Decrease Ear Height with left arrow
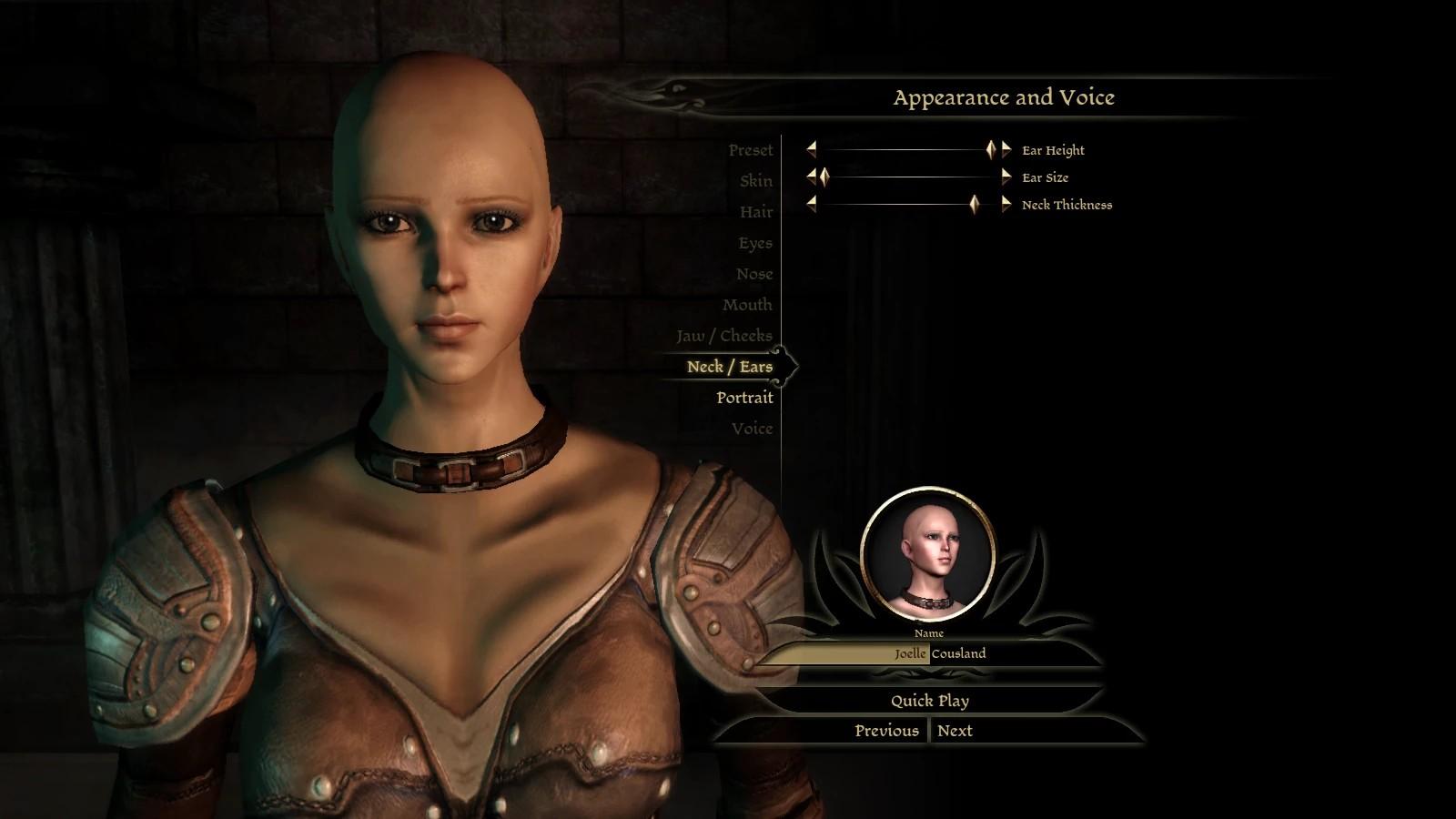 click(x=811, y=149)
